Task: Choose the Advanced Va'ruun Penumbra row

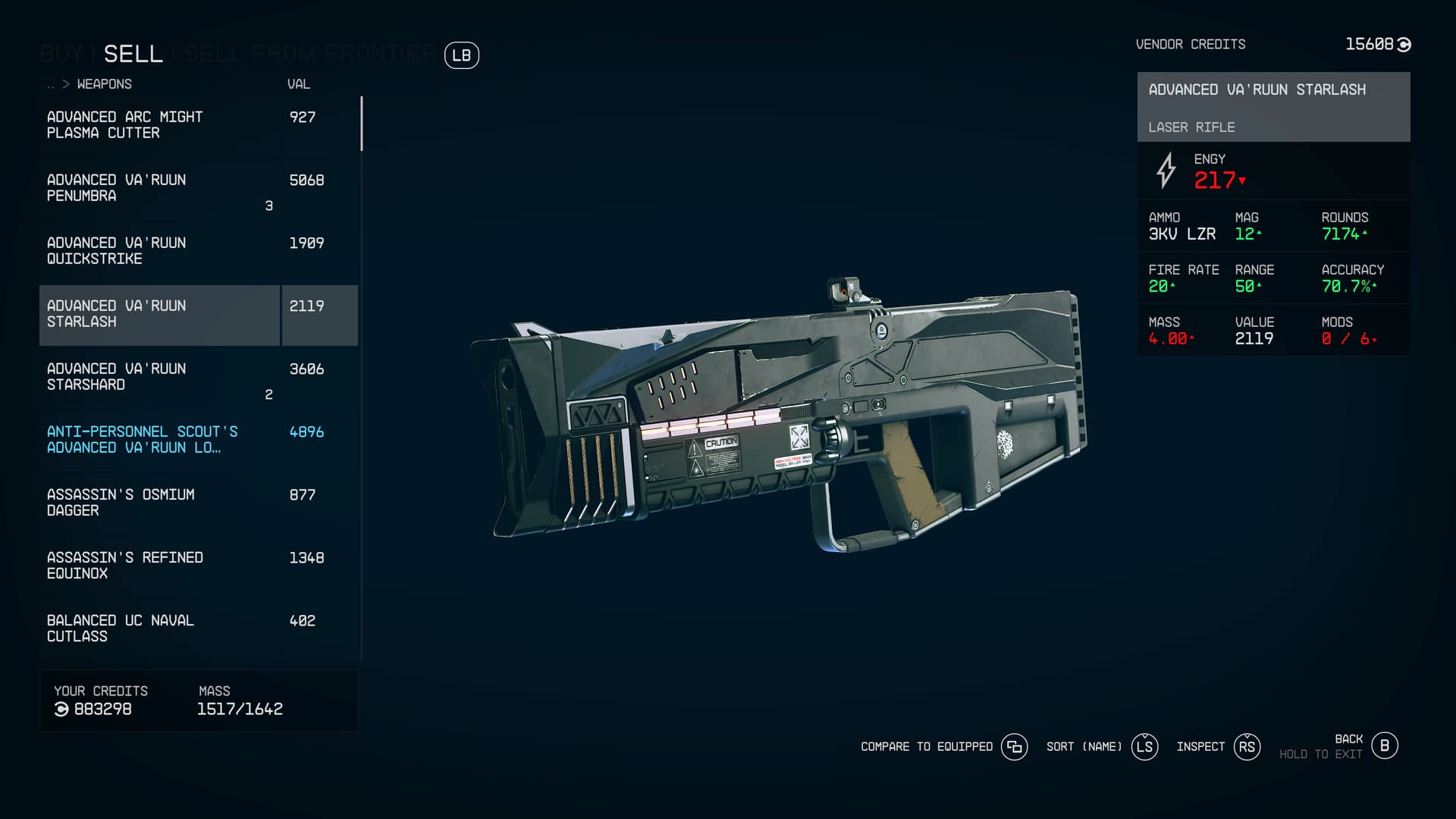Action: pos(159,188)
